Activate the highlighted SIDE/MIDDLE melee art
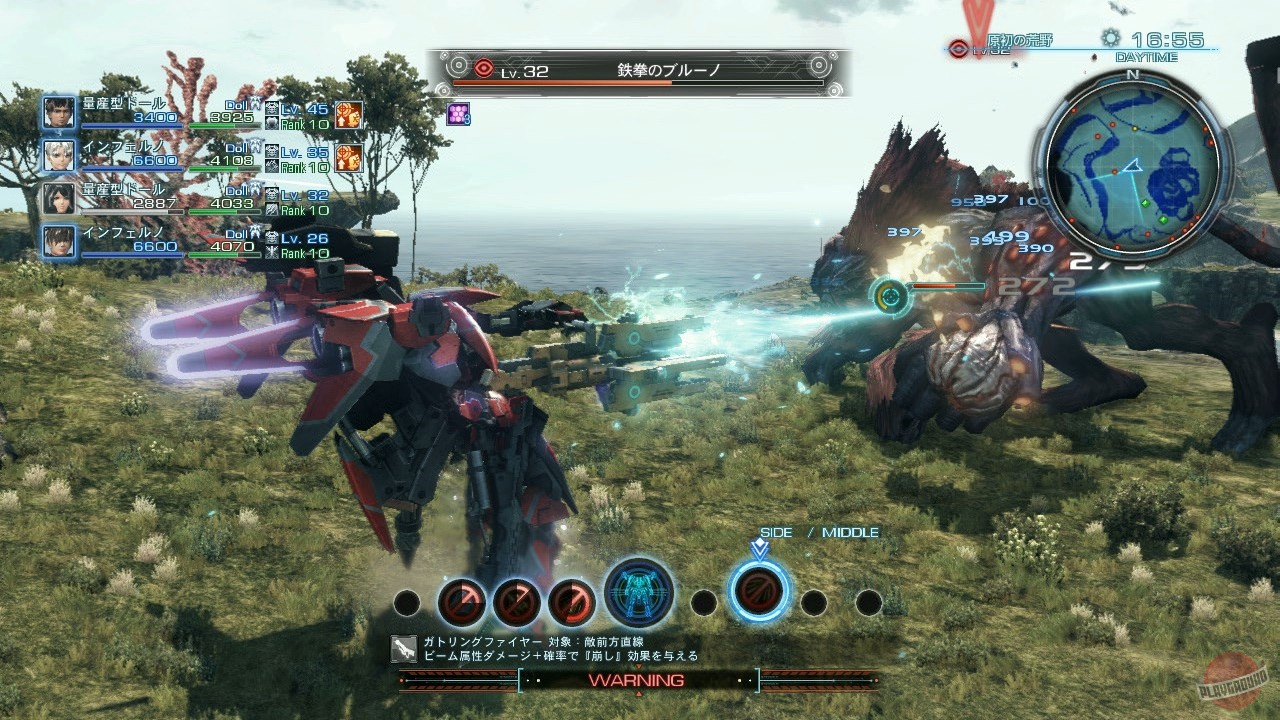The width and height of the screenshot is (1280, 720). pos(760,590)
